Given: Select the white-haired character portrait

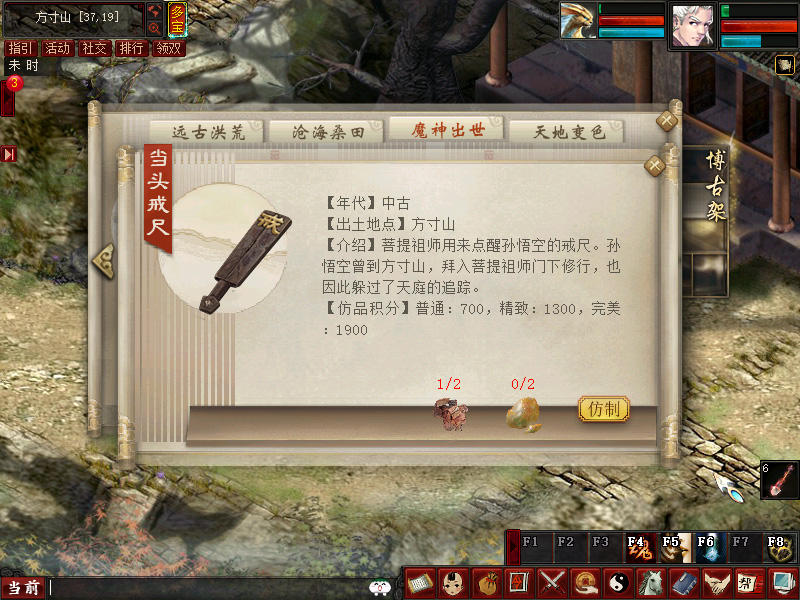Looking at the screenshot, I should 694,25.
